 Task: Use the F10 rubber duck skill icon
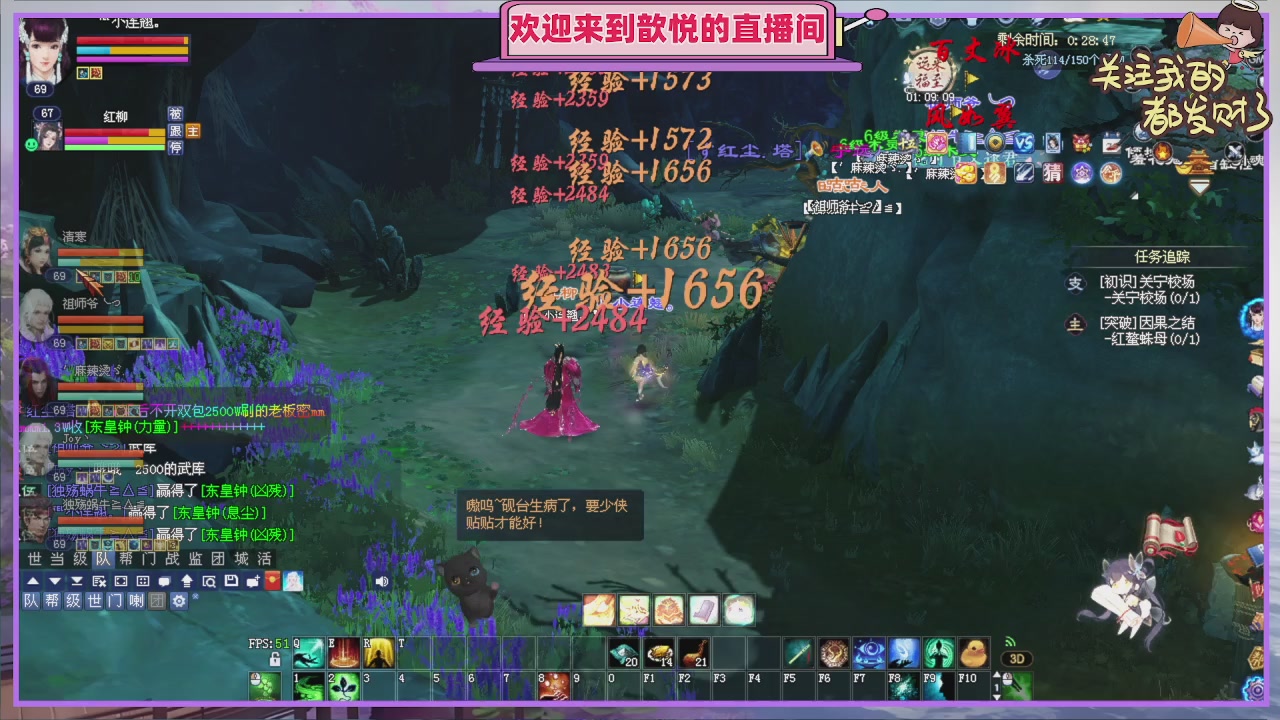974,654
